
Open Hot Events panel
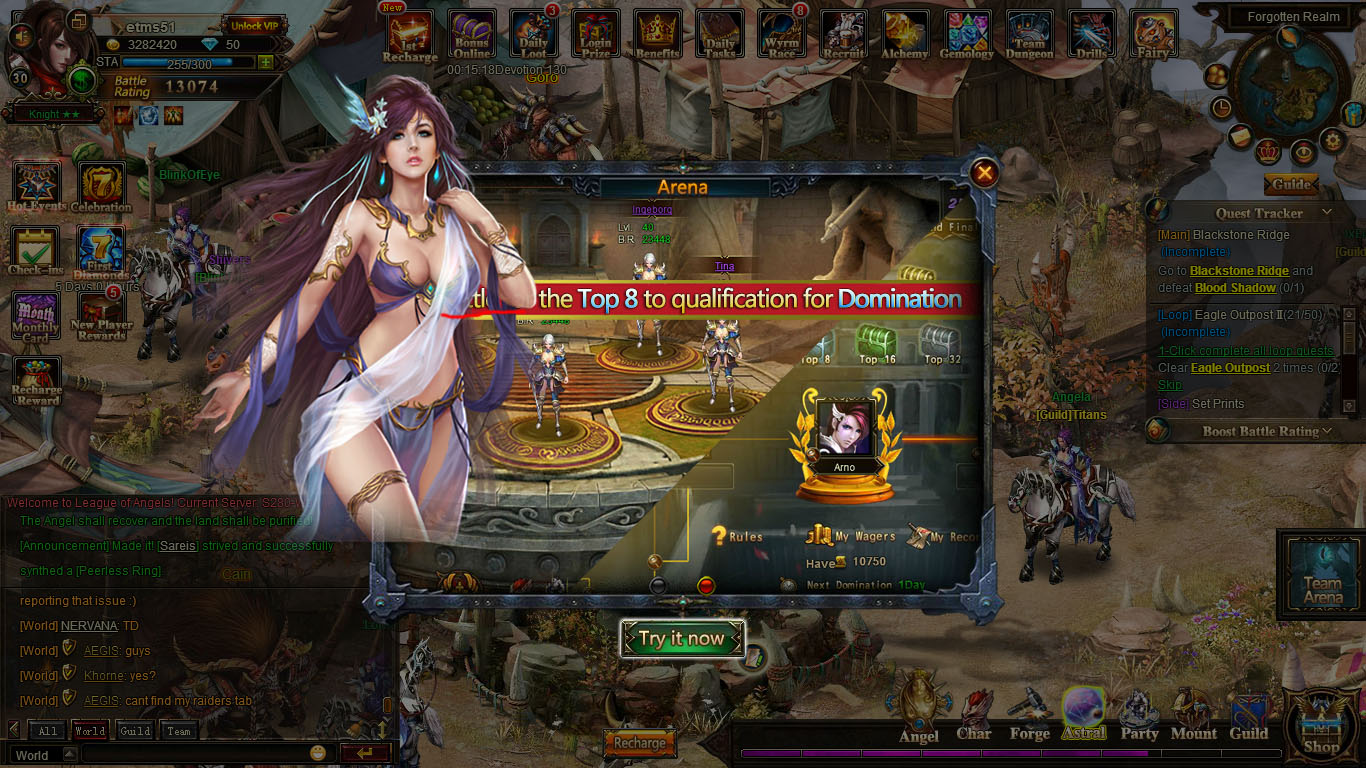[37, 187]
